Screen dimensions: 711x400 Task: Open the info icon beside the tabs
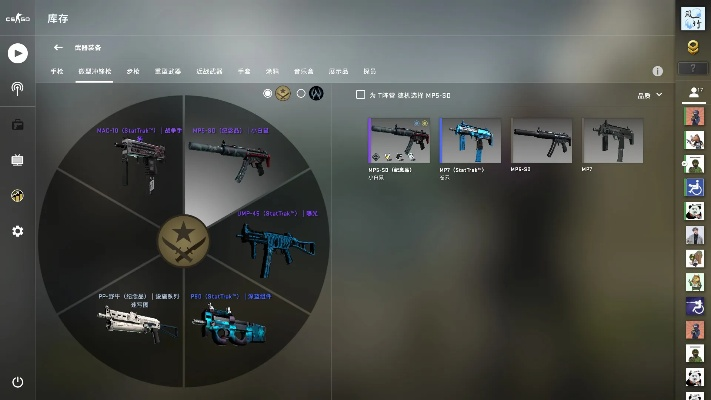(x=658, y=72)
